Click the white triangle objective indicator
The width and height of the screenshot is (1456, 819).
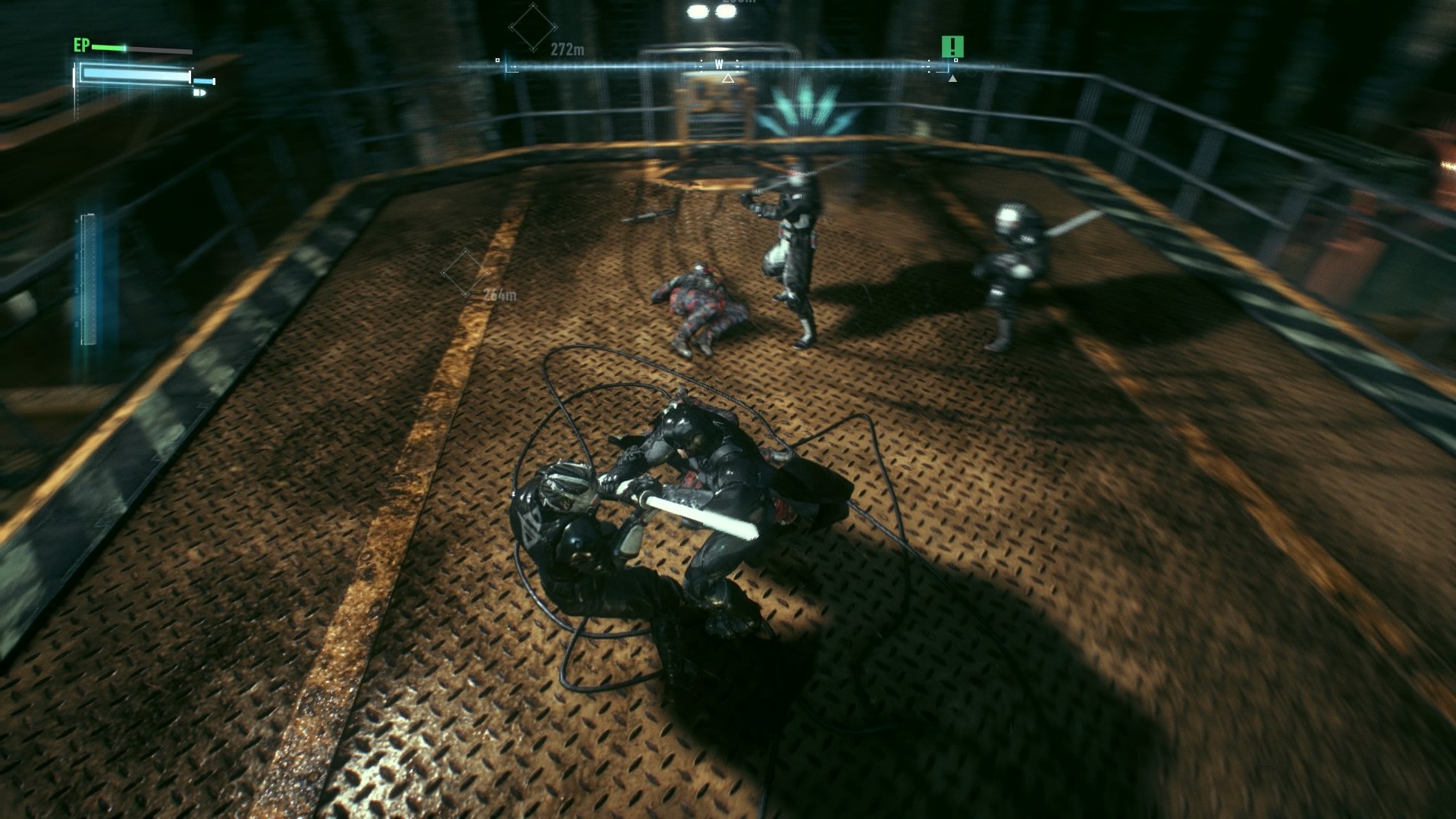pyautogui.click(x=727, y=79)
